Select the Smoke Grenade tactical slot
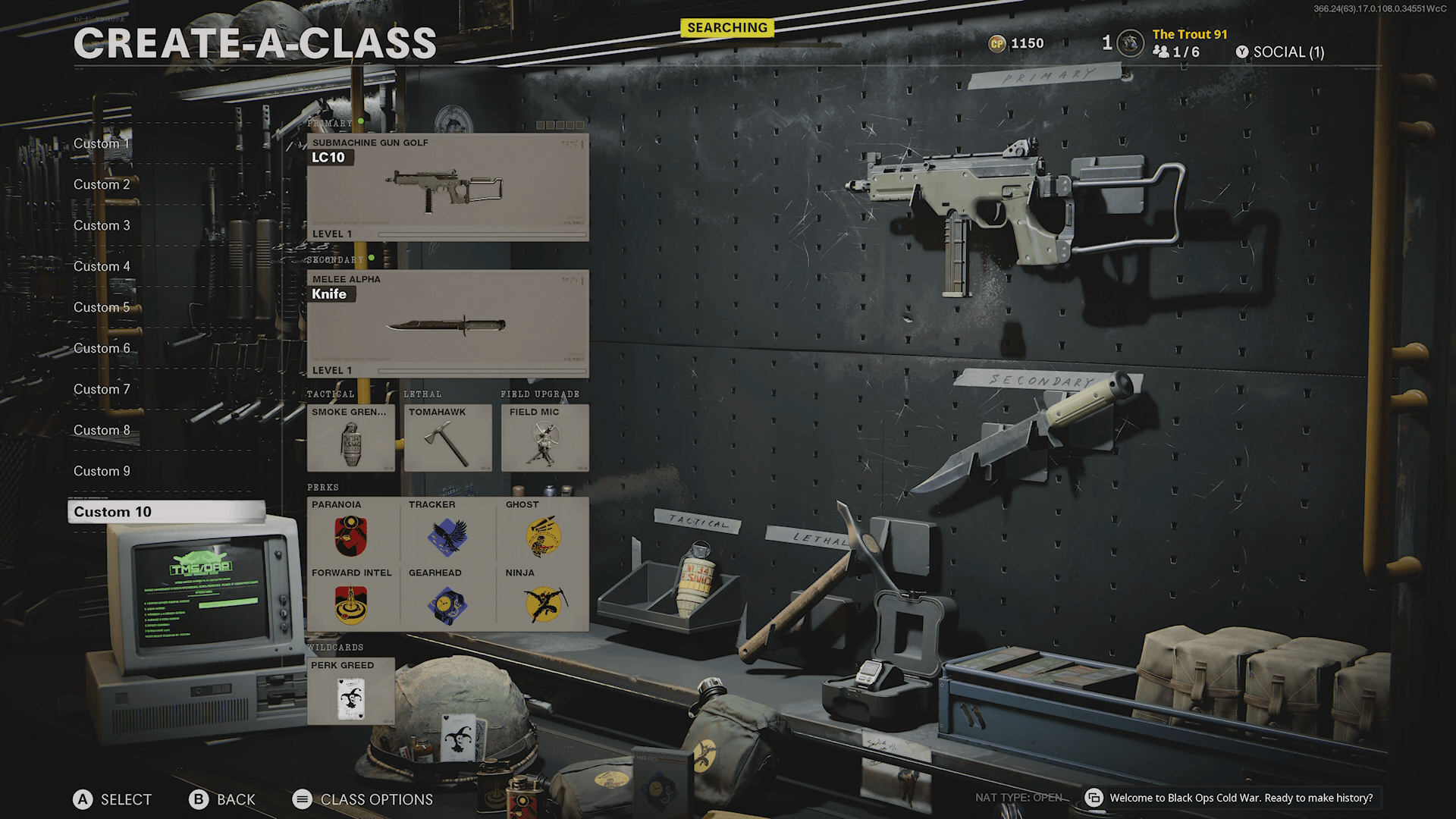 [350, 438]
